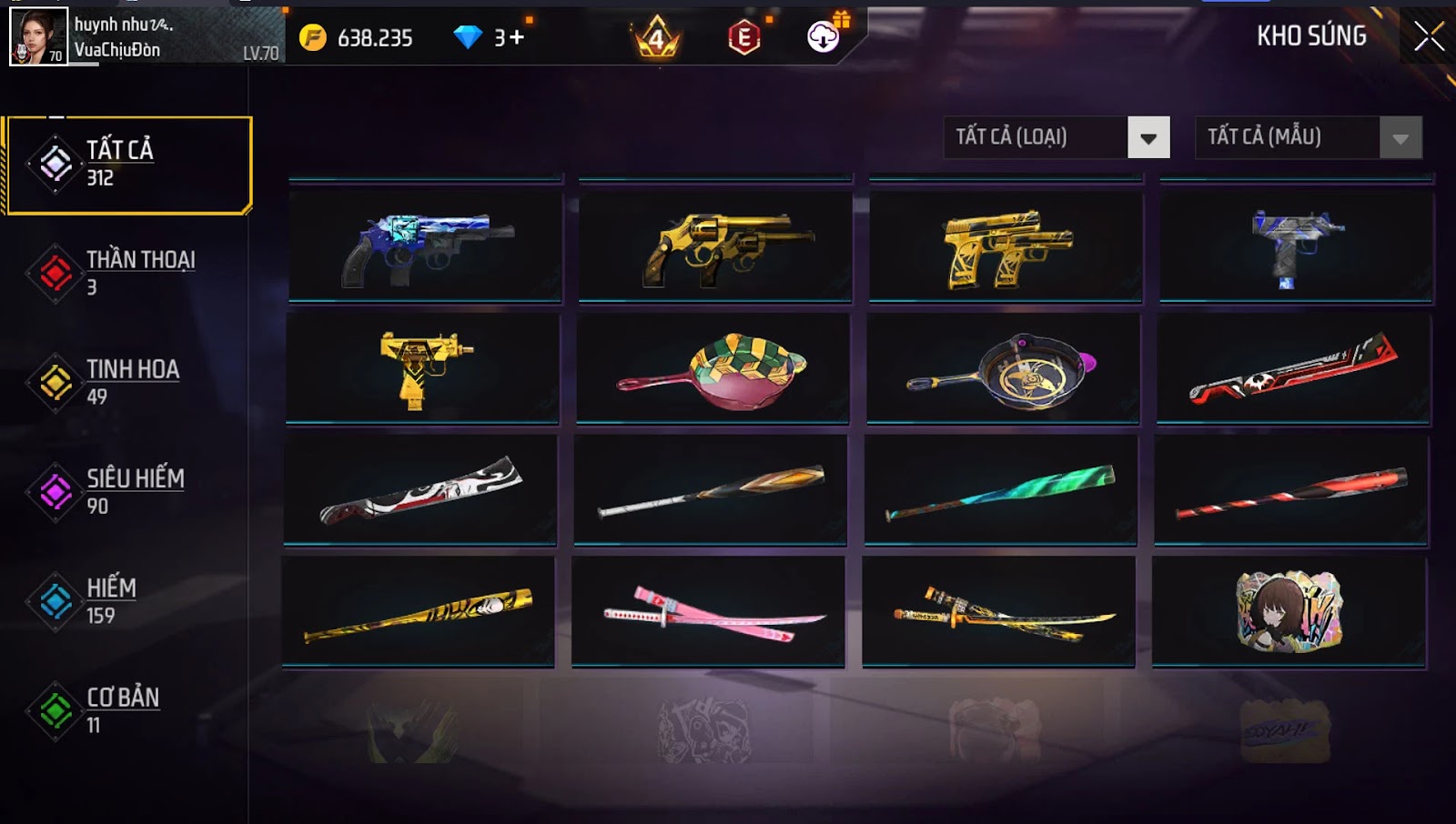Screen dimensions: 1456x824
Task: Choose the teal green baseball bat skin
Action: 1001,490
